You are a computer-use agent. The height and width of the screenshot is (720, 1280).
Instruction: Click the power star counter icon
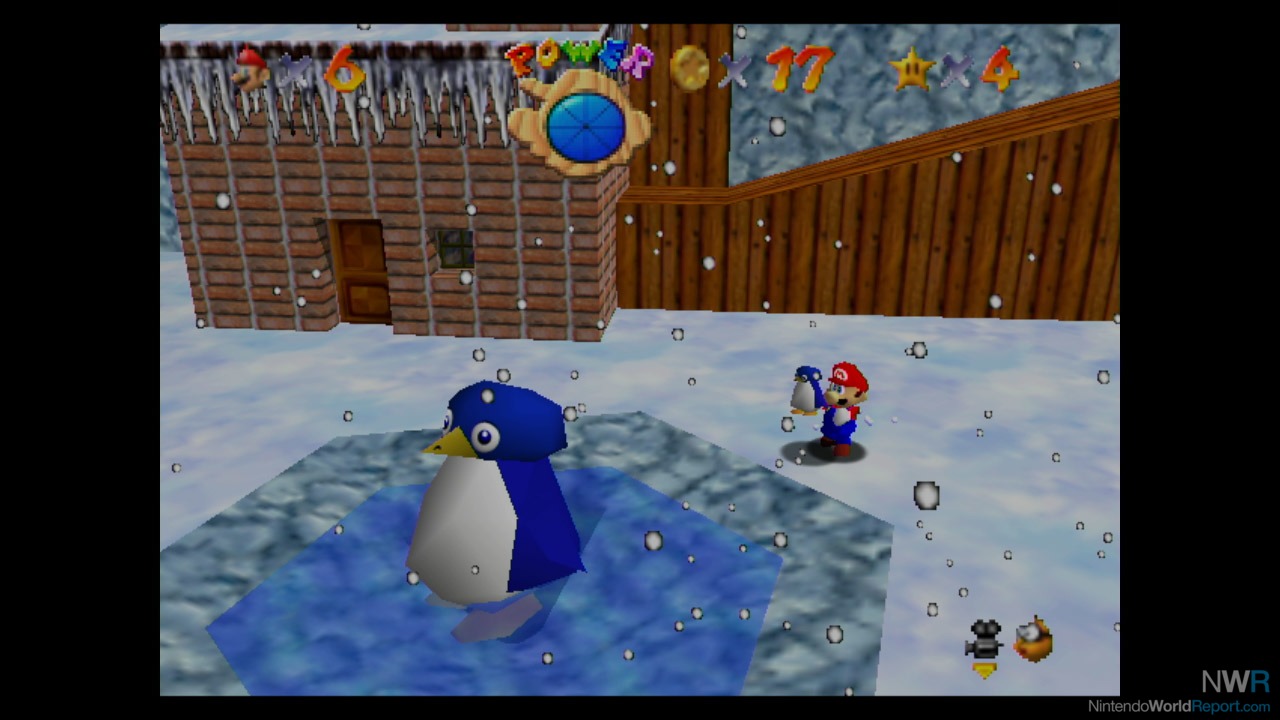click(x=912, y=69)
